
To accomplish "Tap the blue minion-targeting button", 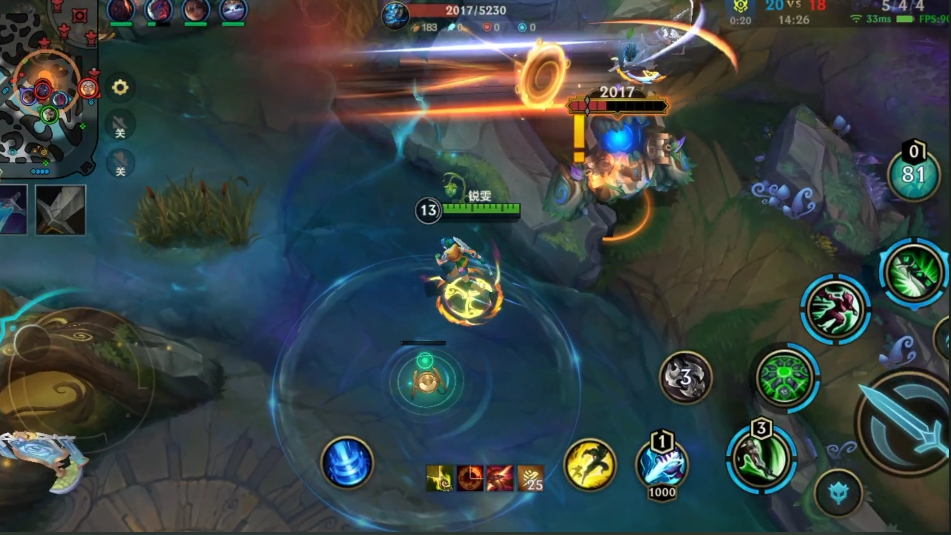I will [838, 492].
